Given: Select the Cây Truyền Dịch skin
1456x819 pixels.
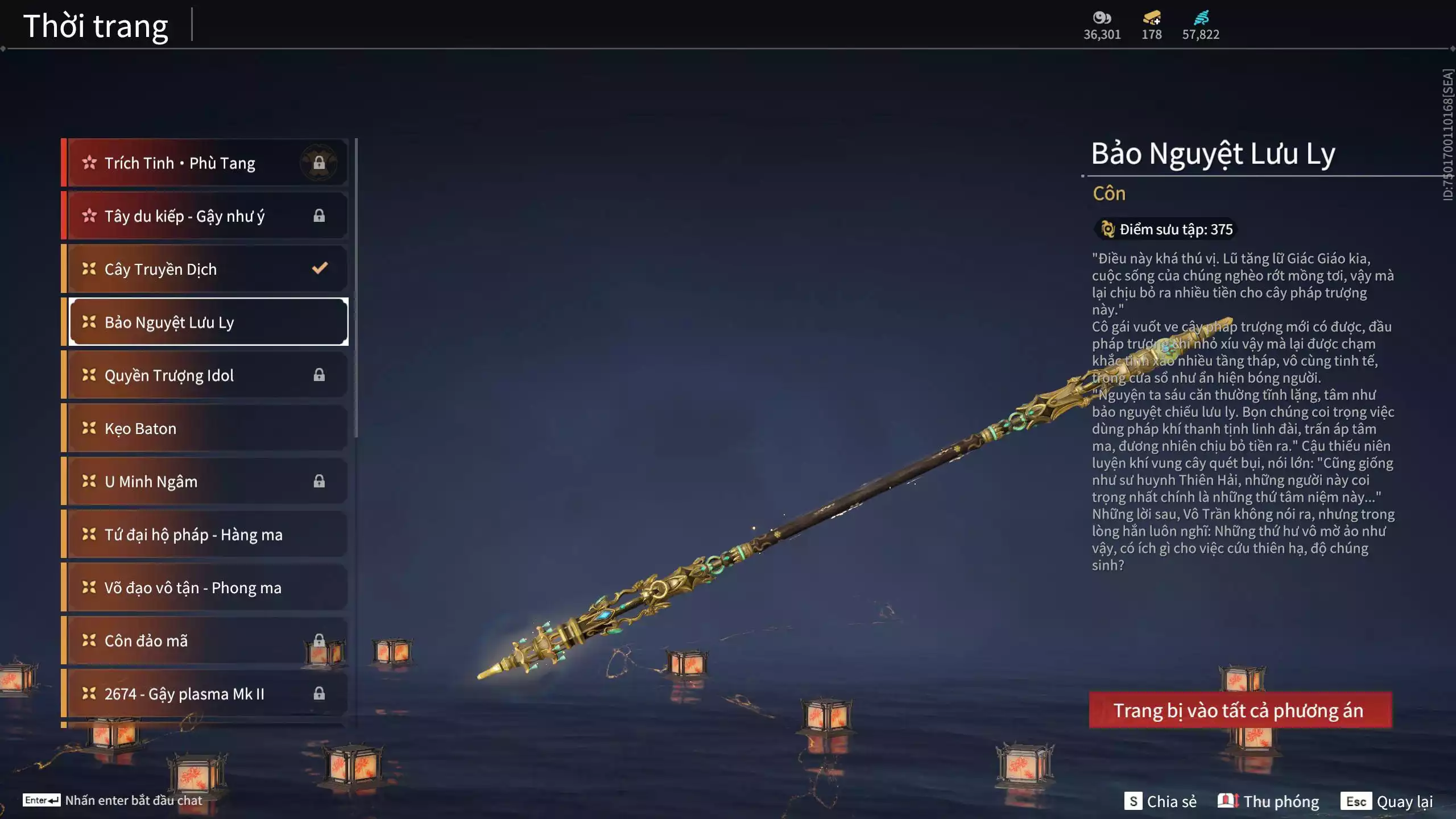Looking at the screenshot, I should pyautogui.click(x=205, y=269).
